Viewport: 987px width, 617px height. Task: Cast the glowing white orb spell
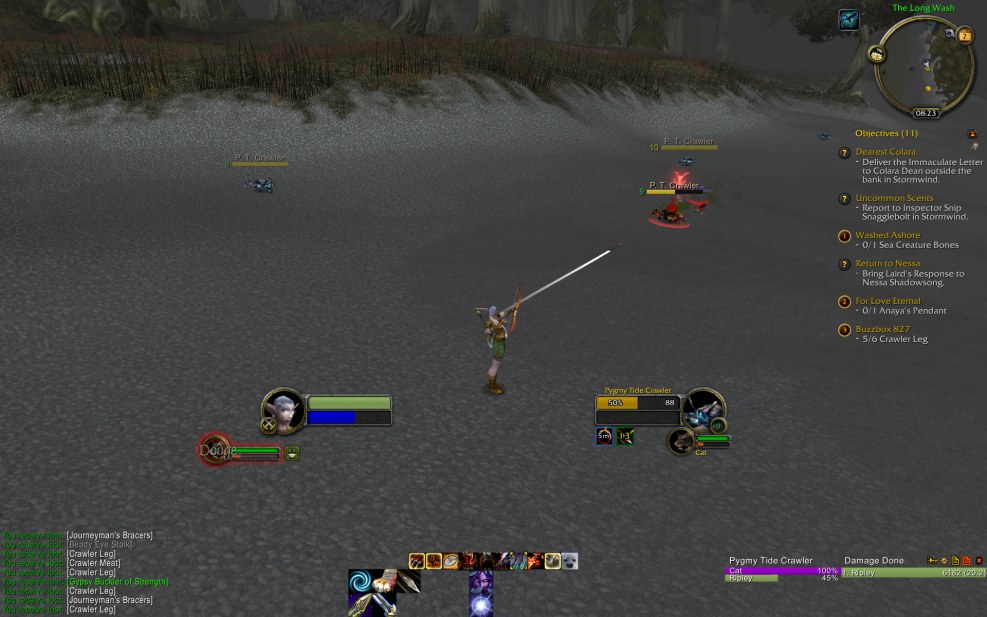coord(481,604)
